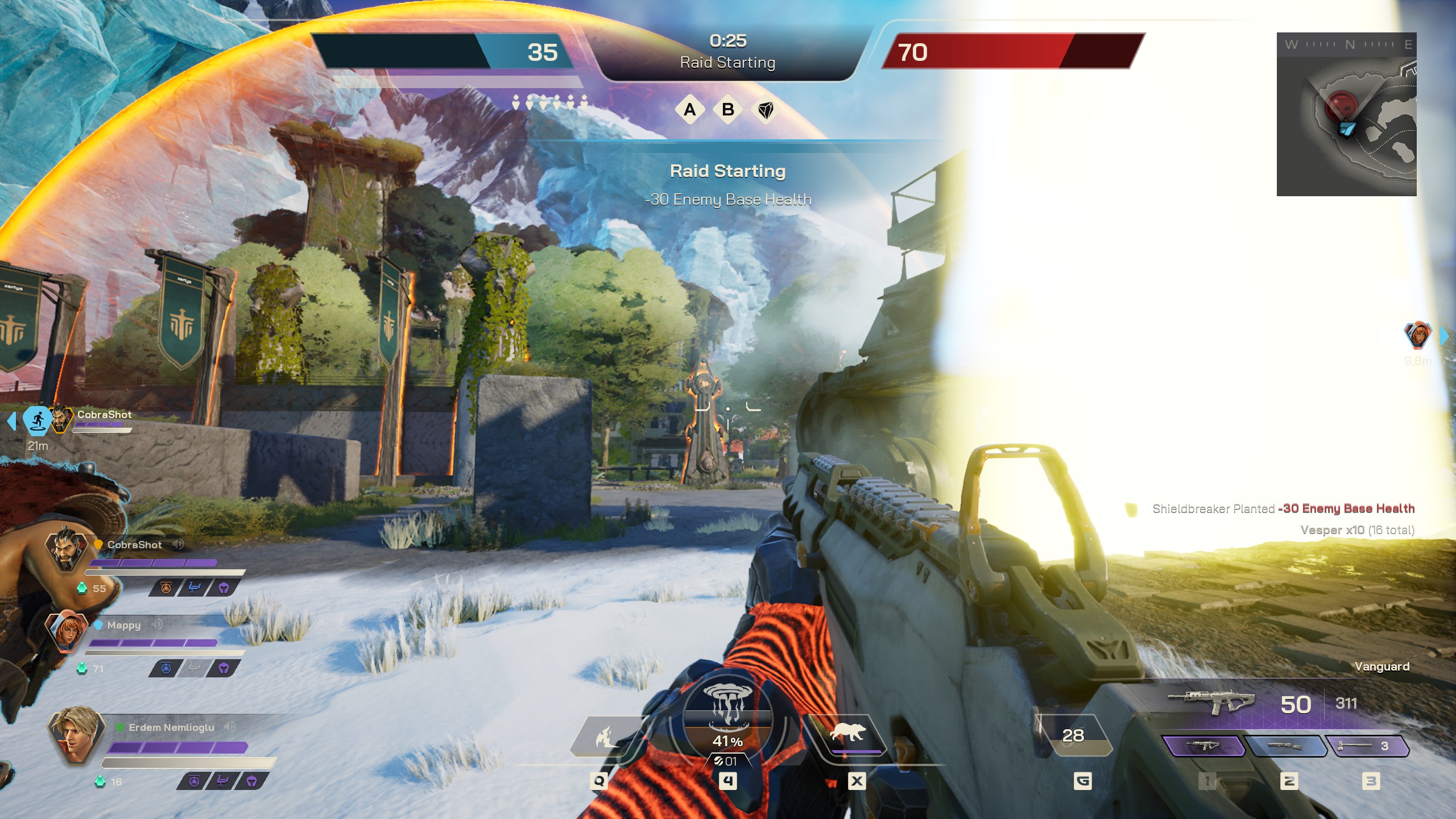Select objective marker B
Image resolution: width=1456 pixels, height=819 pixels.
point(727,109)
